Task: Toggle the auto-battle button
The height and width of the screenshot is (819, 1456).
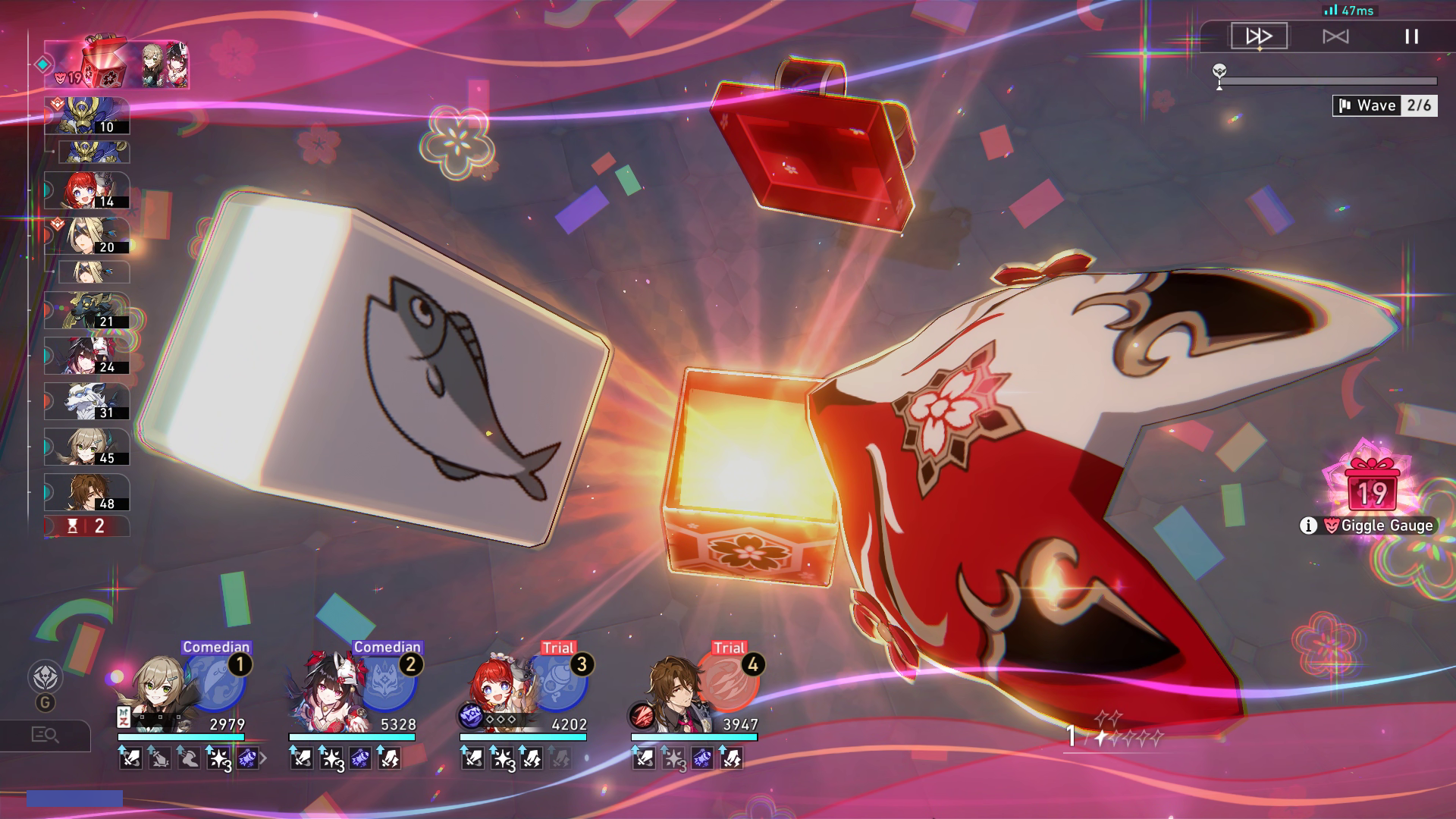Action: click(x=1335, y=36)
